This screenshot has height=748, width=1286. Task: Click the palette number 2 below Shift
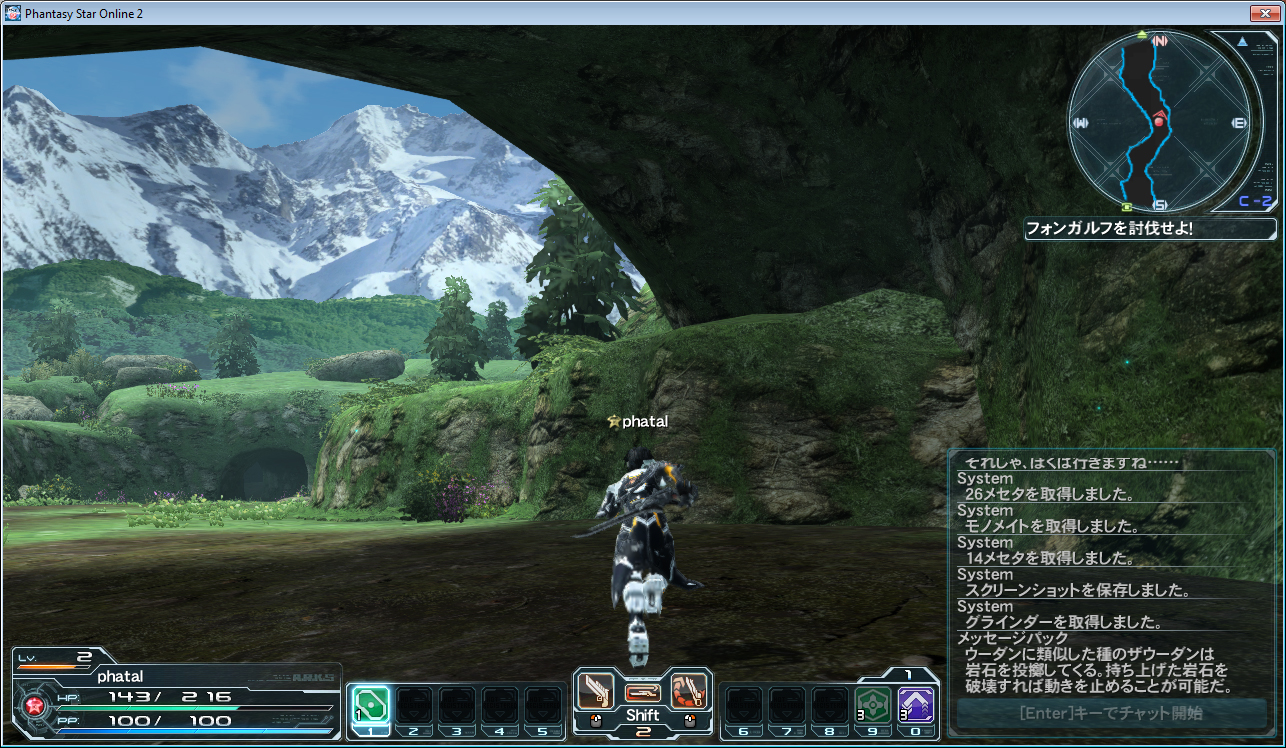point(643,732)
